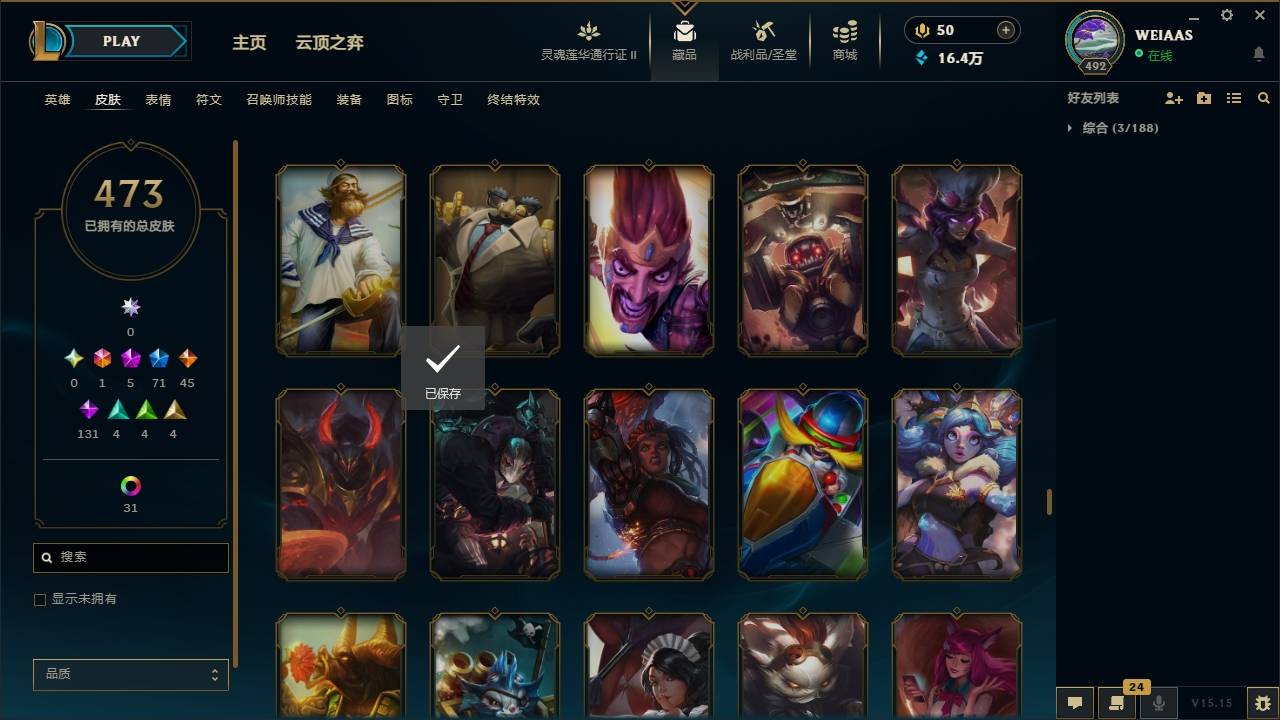The image size is (1280, 720).
Task: Click the add friend icon
Action: click(1173, 98)
